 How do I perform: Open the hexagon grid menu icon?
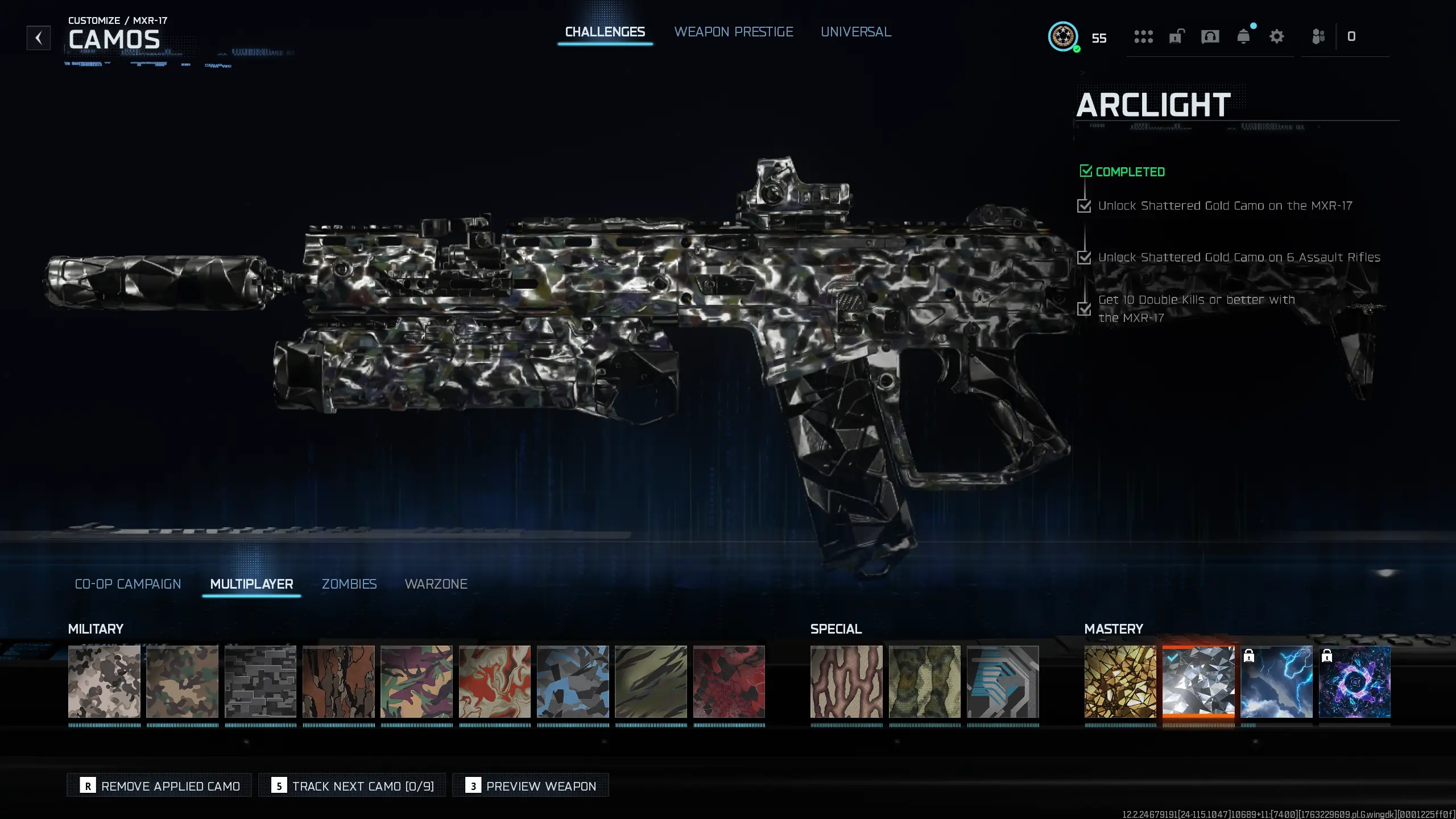coord(1143,36)
